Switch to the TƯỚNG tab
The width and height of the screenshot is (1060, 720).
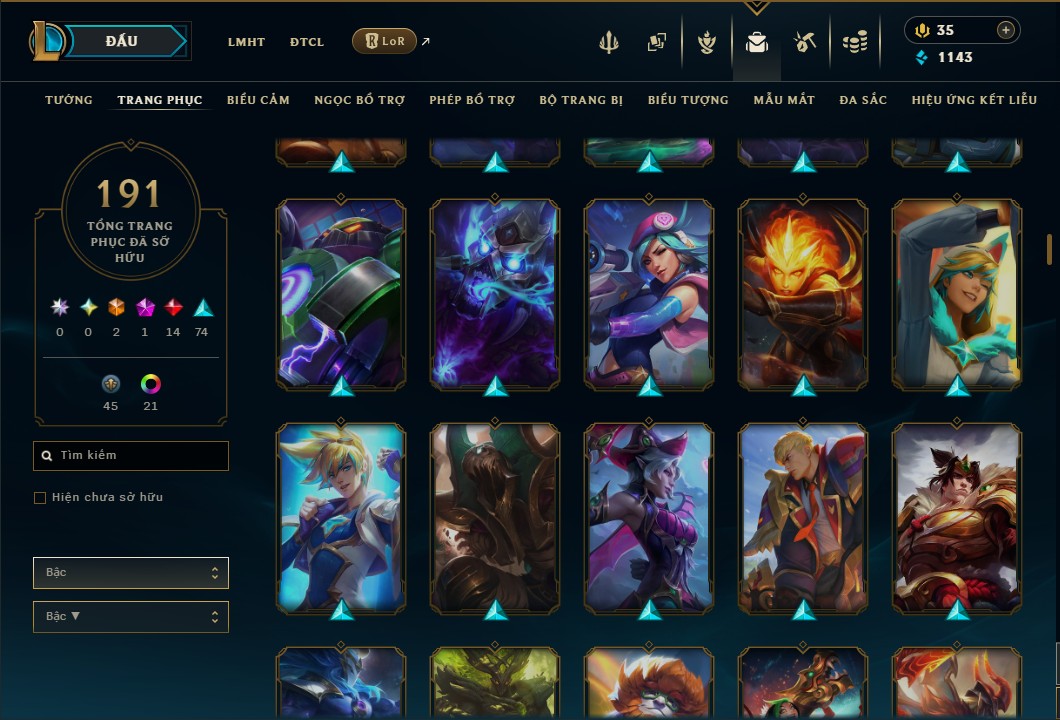pyautogui.click(x=69, y=100)
